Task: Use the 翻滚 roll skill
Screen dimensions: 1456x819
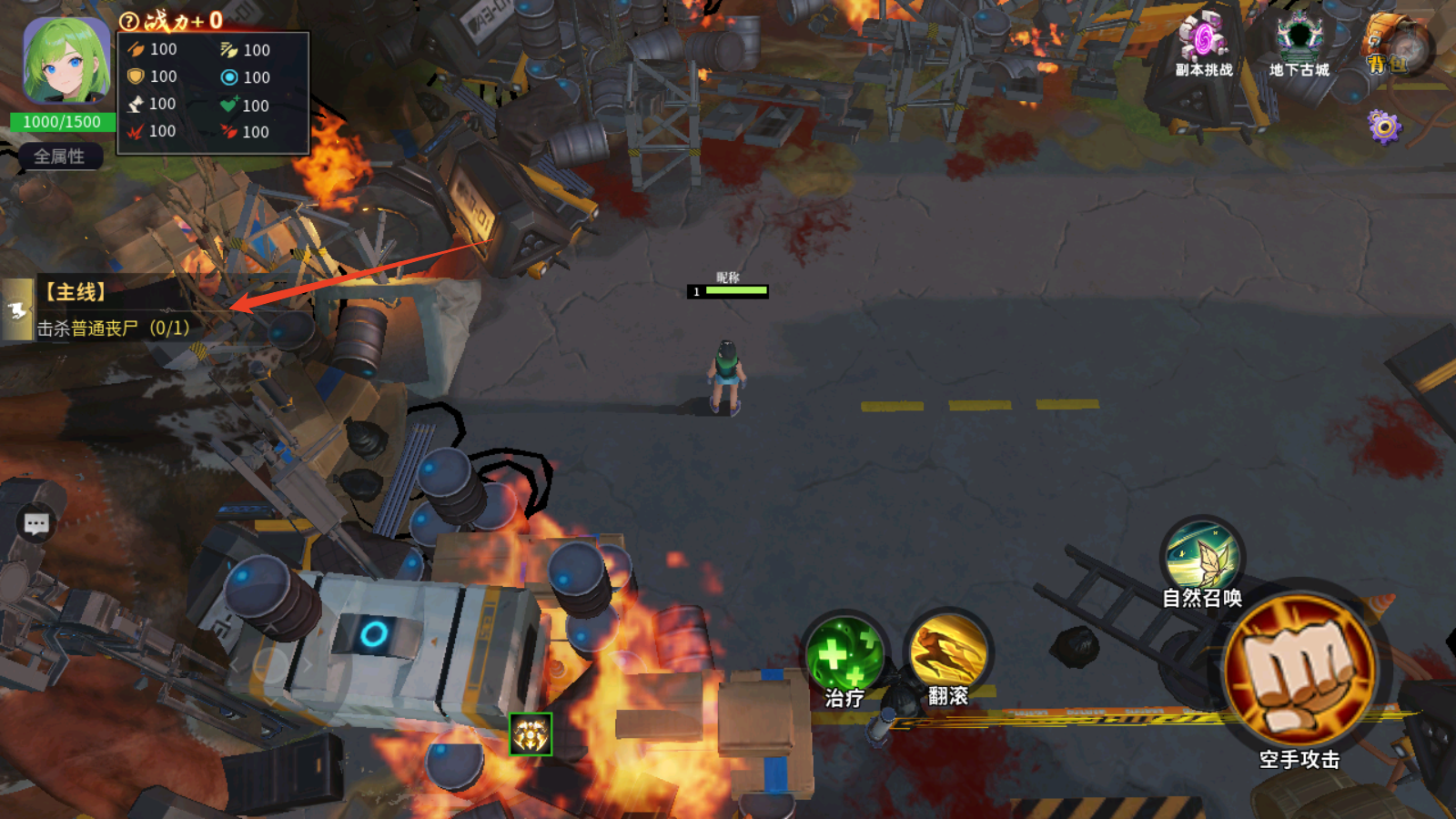Action: [948, 653]
